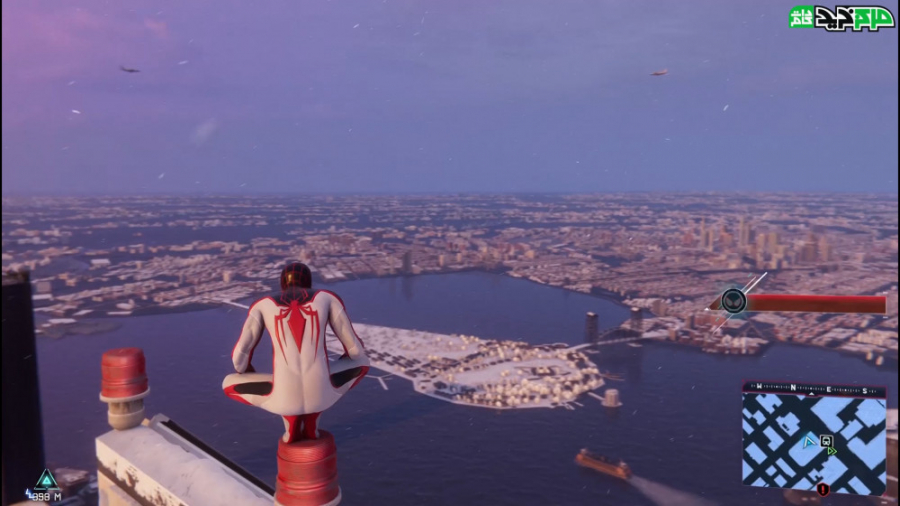Select the teal triangle waypoint marker
This screenshot has height=506, width=900.
[46, 479]
